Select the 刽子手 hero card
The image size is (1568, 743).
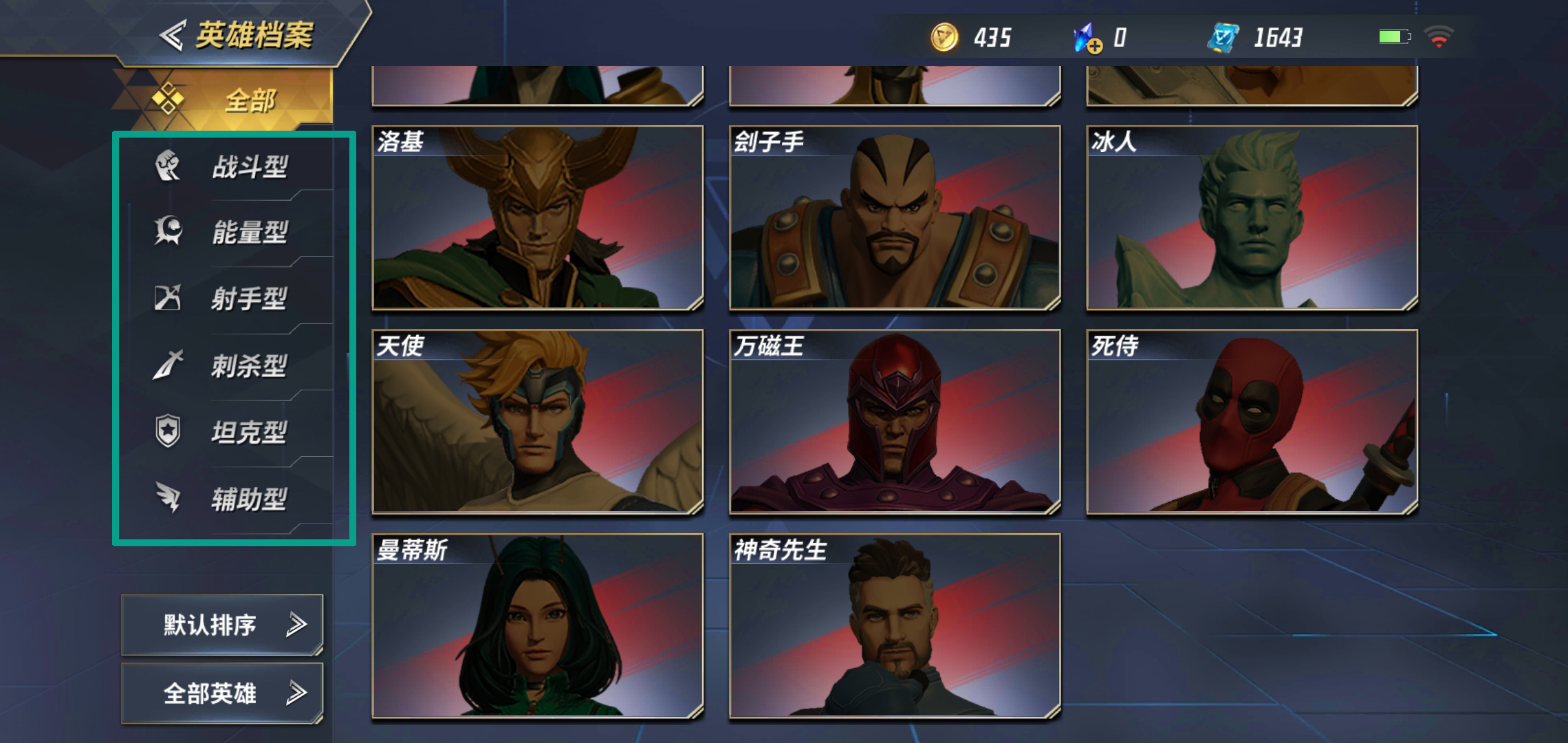894,217
